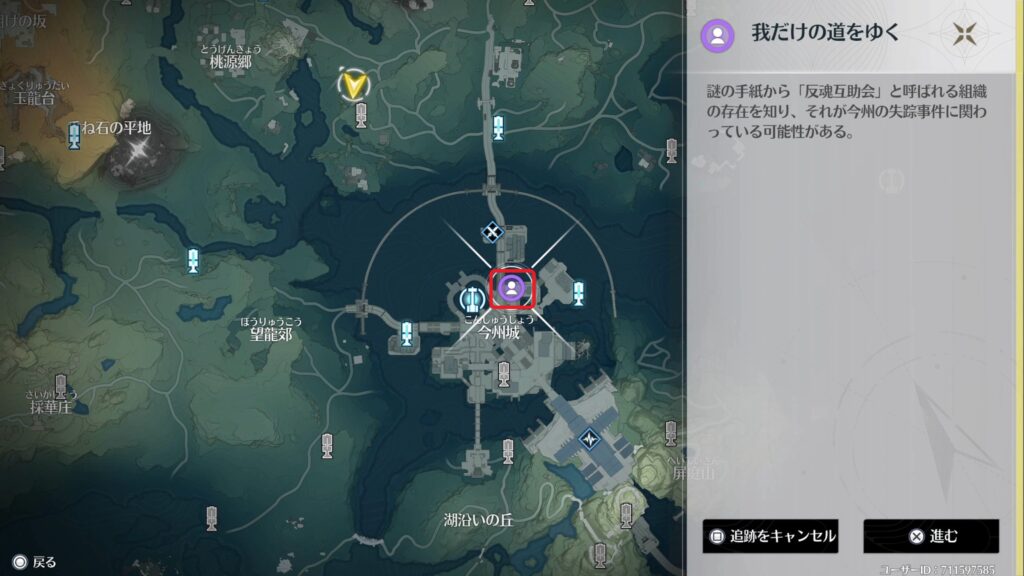Image resolution: width=1024 pixels, height=576 pixels.
Task: Click the 追跡をキャンセル button
Action: (x=770, y=536)
